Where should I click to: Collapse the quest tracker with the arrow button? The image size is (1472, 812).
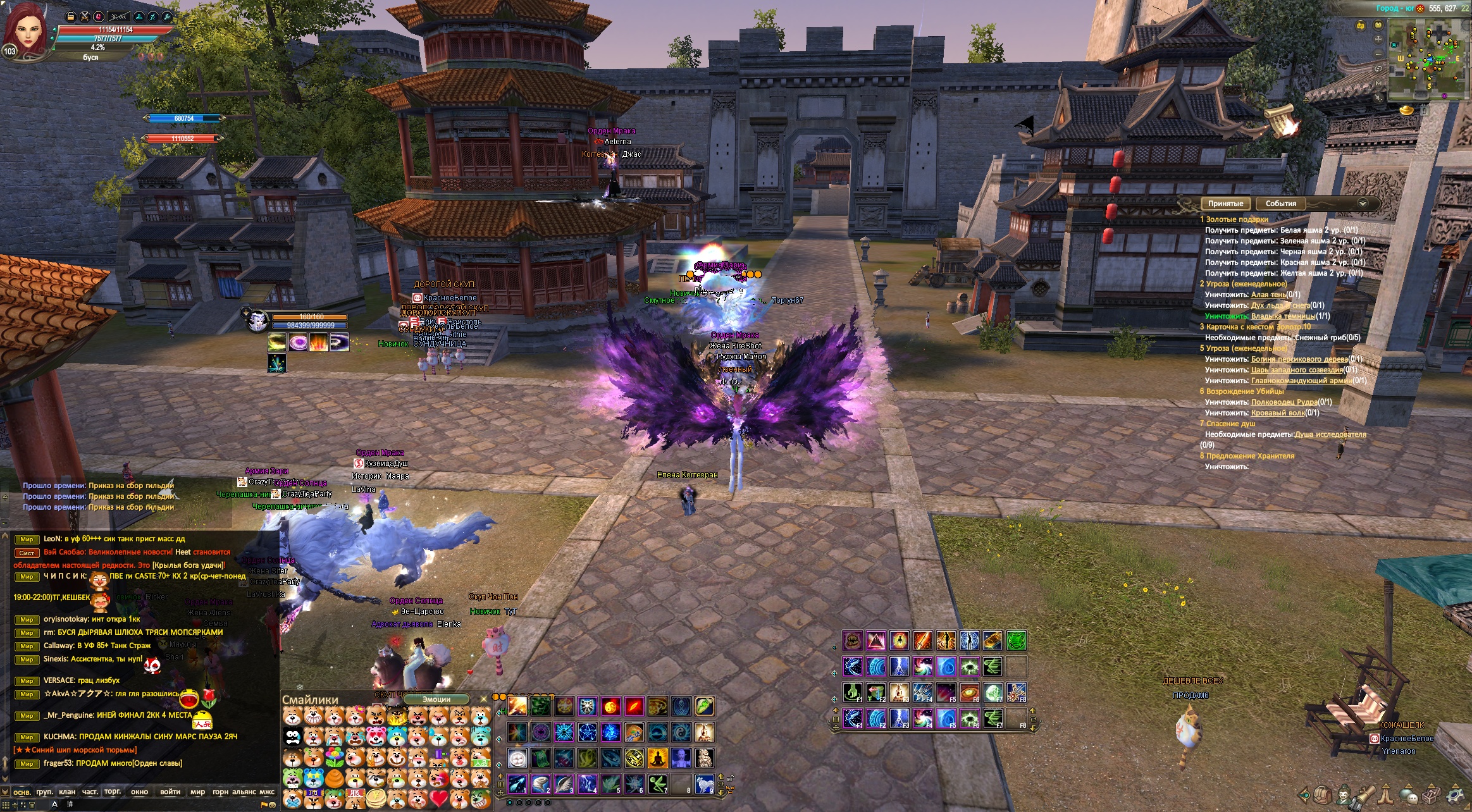(x=1363, y=204)
